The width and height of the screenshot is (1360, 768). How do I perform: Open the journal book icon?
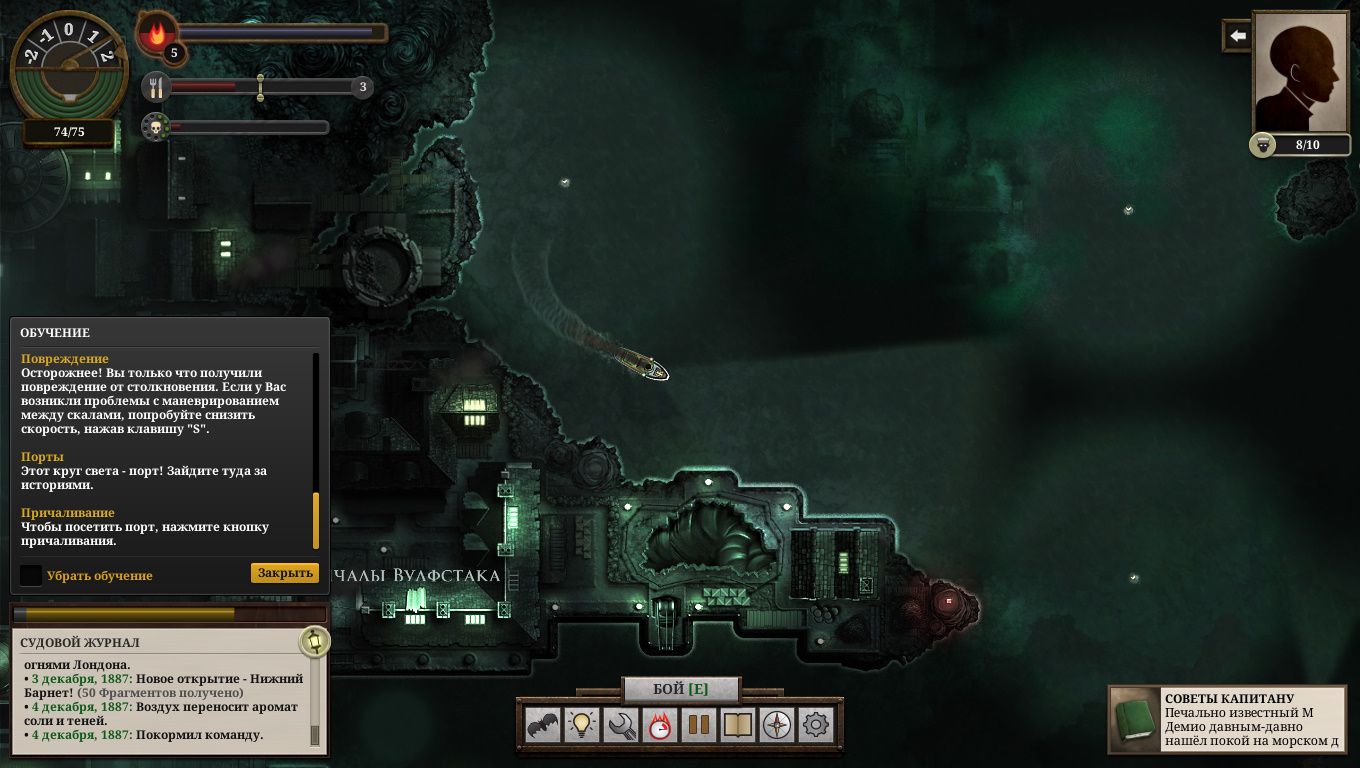(737, 725)
